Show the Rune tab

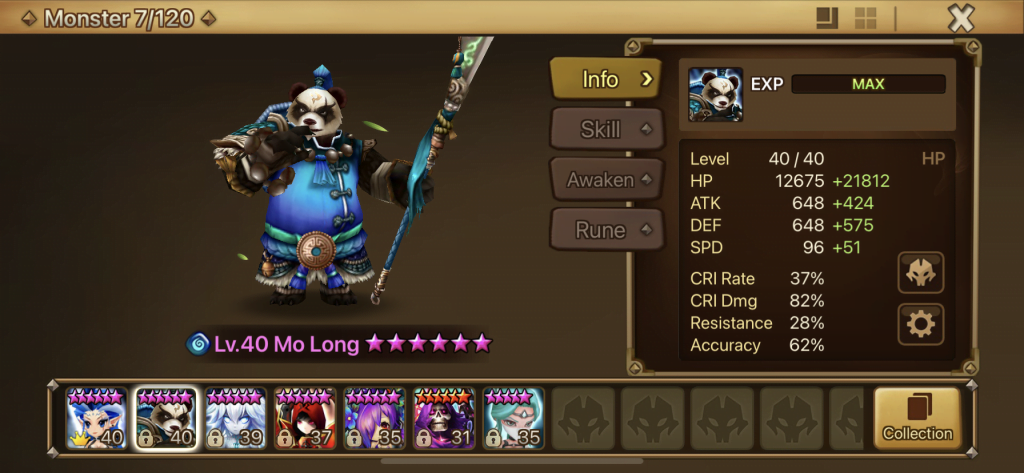[x=606, y=230]
